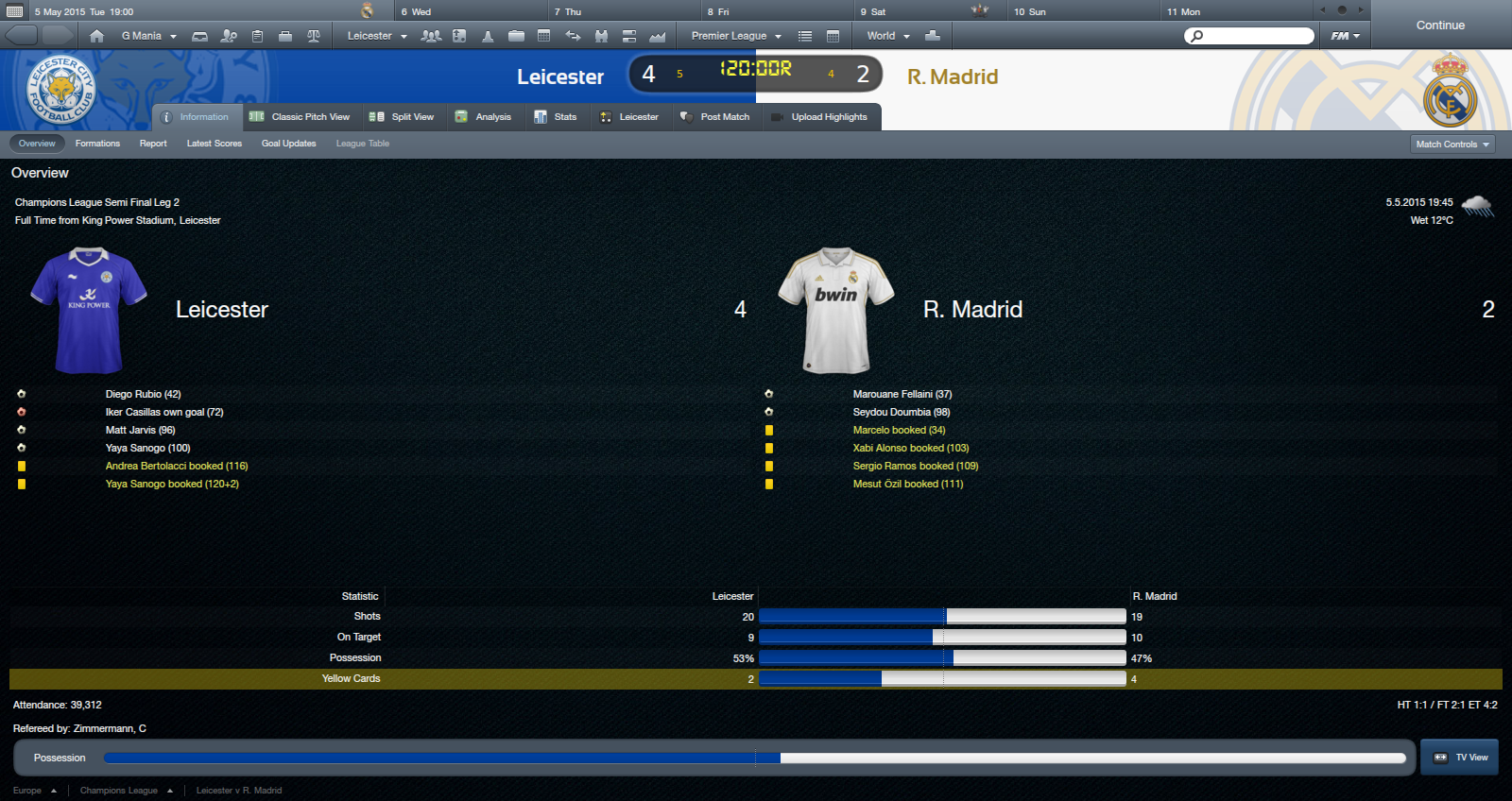The image size is (1512, 801).
Task: Open the FM main menu
Action: coord(1345,36)
